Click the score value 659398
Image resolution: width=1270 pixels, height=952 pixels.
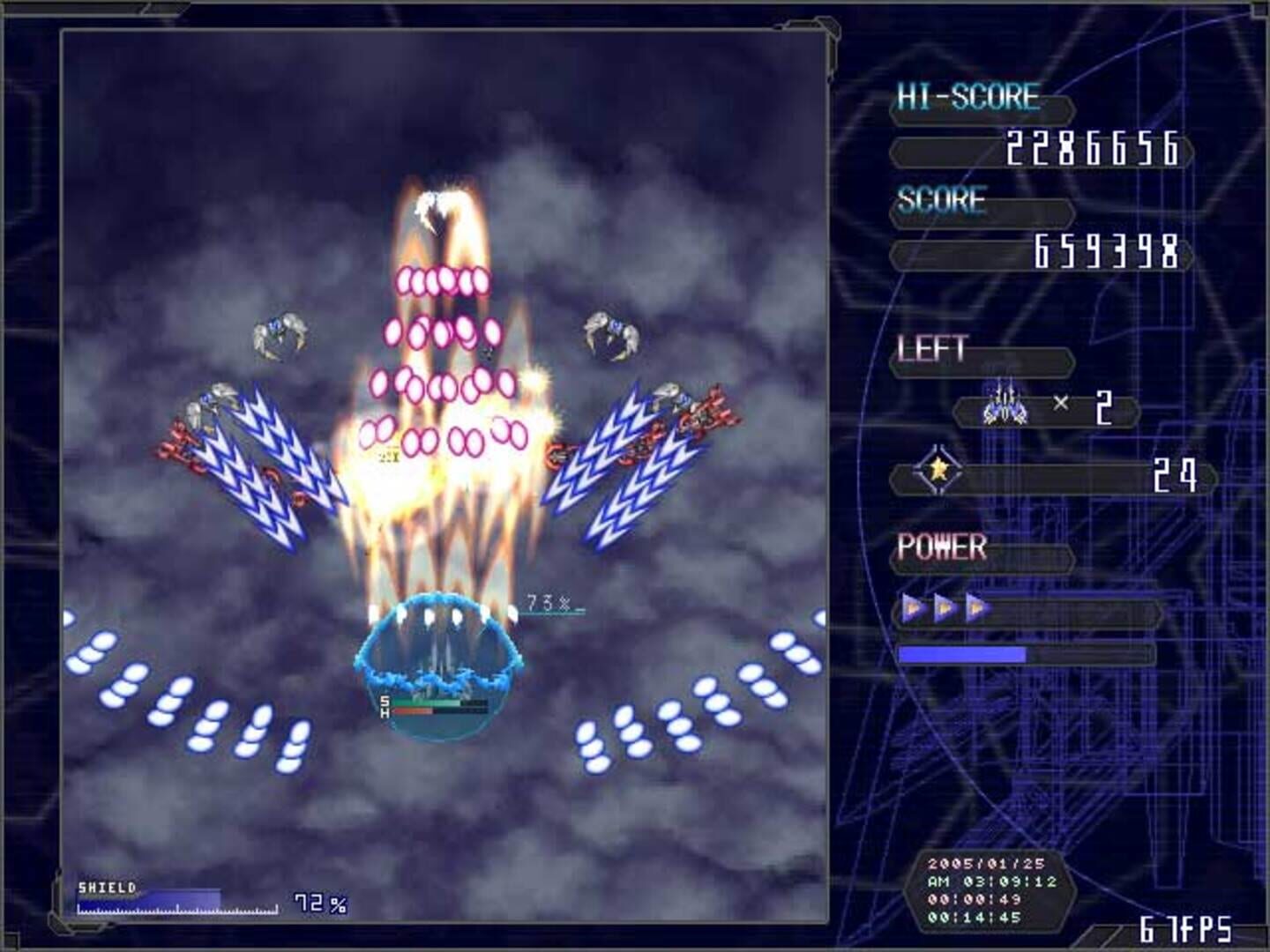pos(1106,249)
